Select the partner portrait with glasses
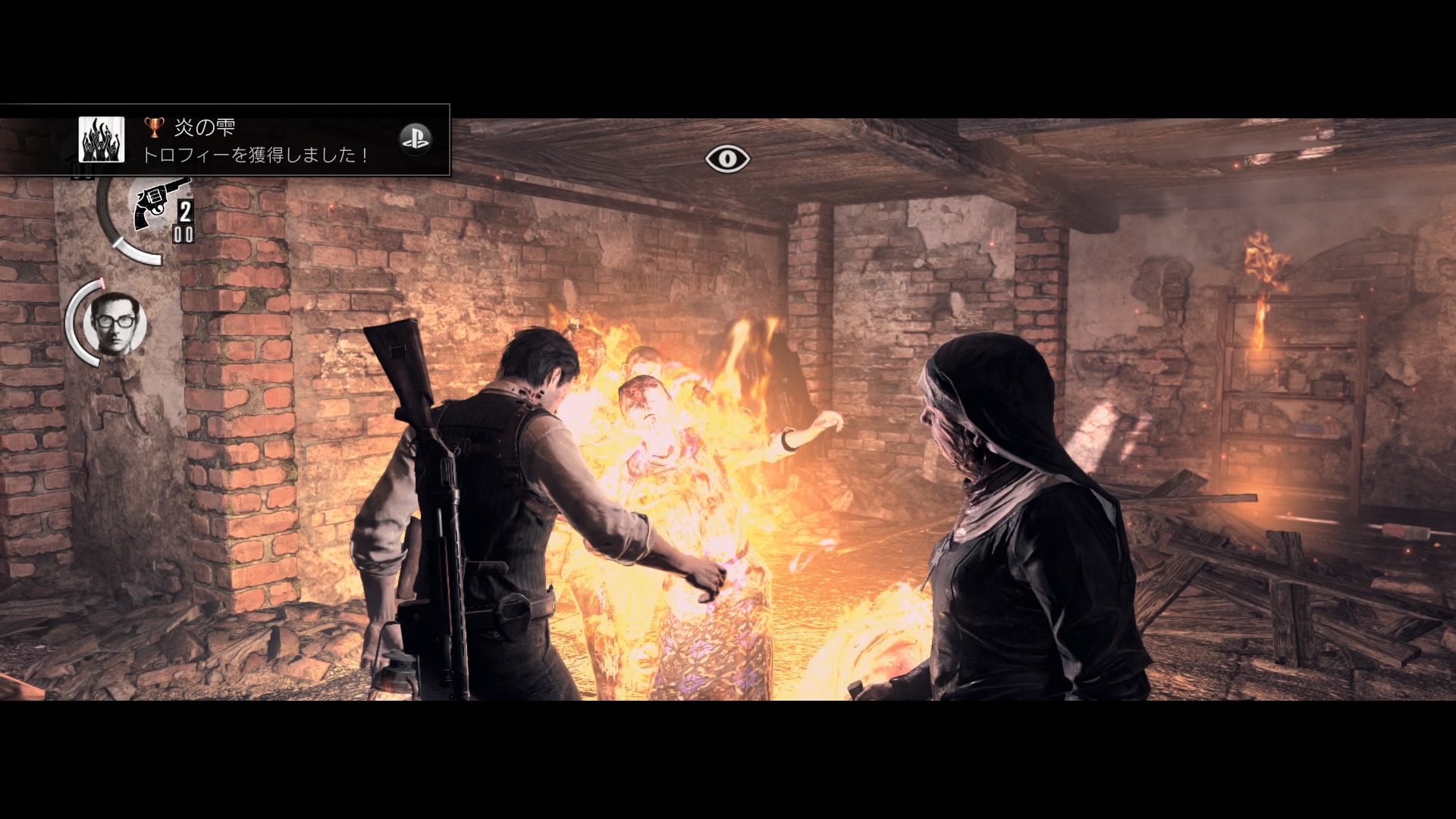 click(117, 323)
